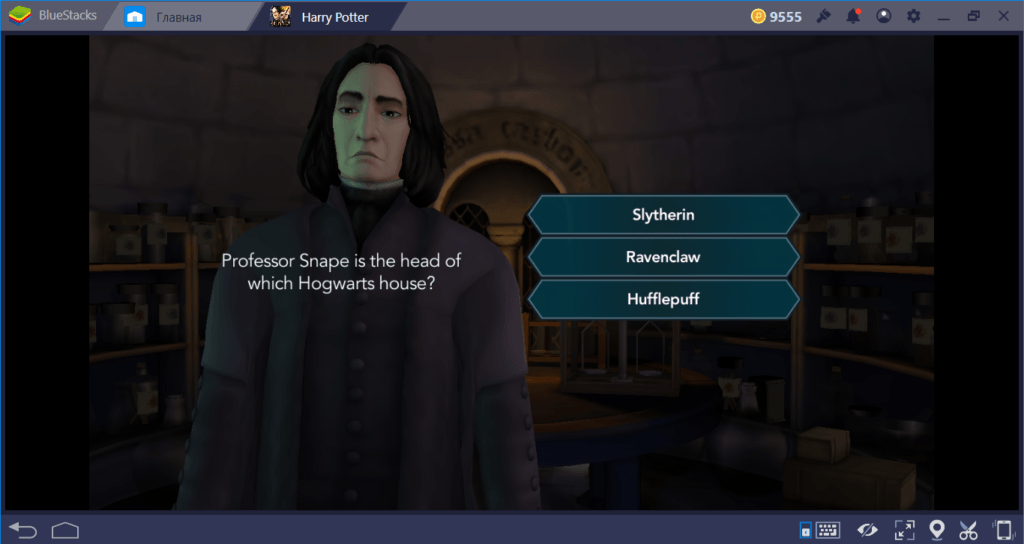This screenshot has width=1024, height=544.
Task: Close the BlueStacks window
Action: (1004, 16)
